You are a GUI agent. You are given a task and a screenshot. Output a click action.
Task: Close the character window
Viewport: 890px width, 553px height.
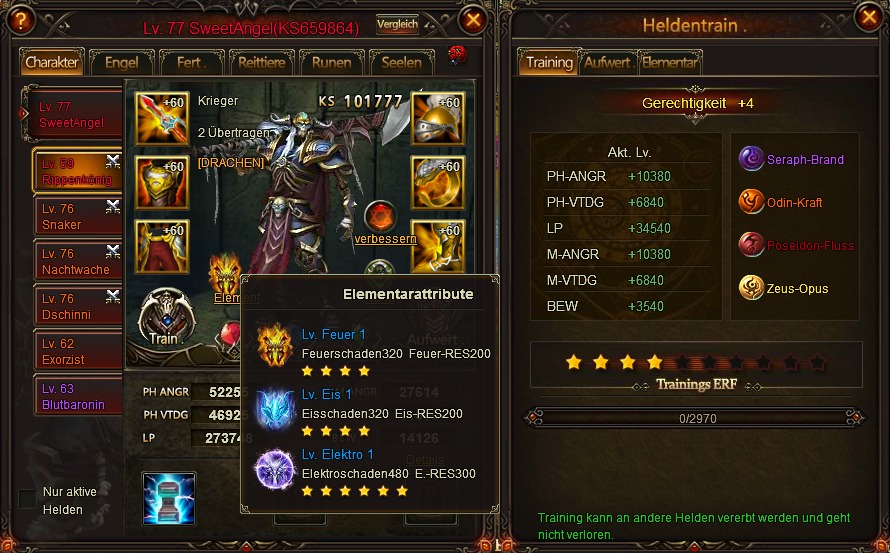click(474, 19)
